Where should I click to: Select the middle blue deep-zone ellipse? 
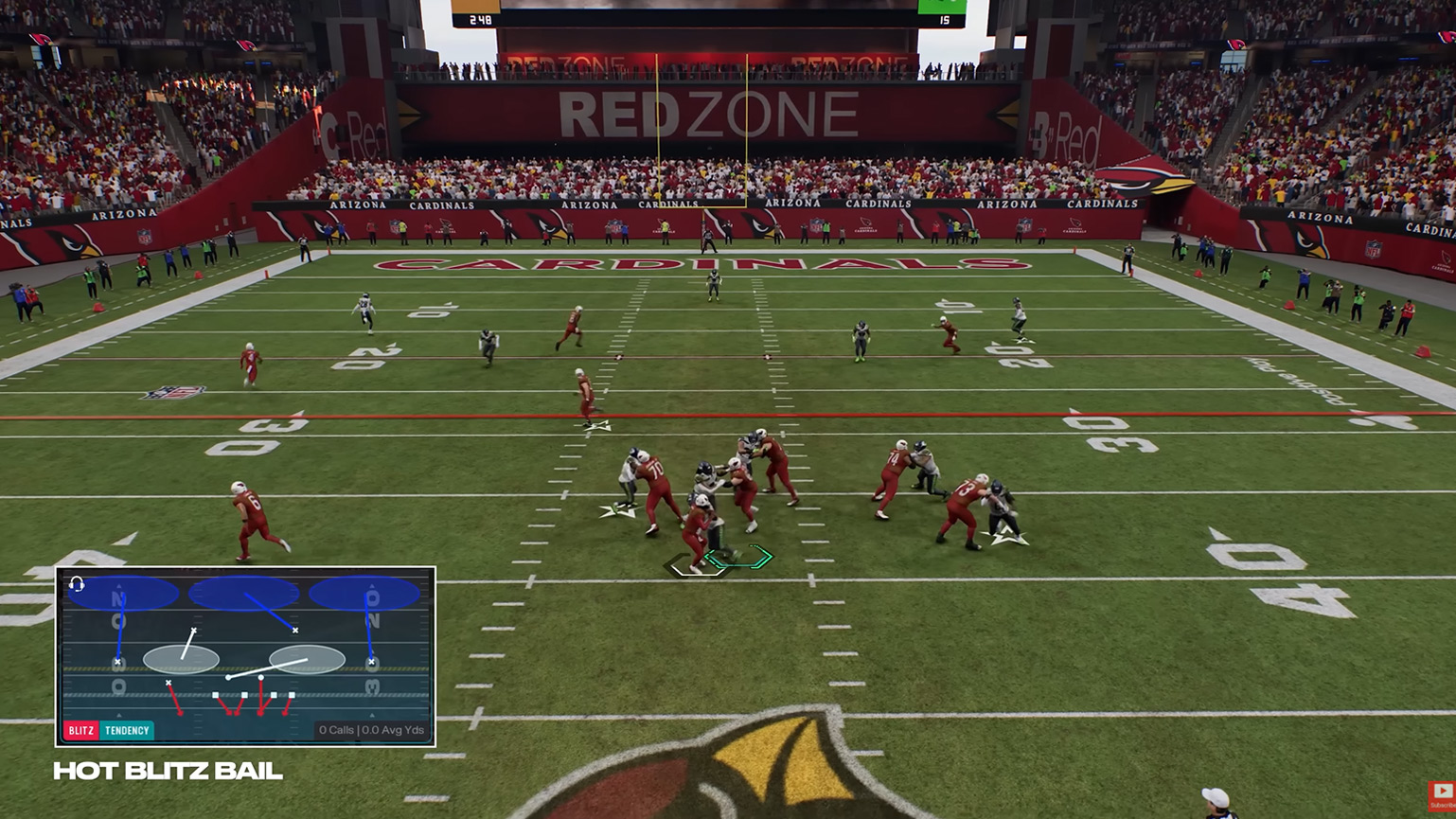click(243, 591)
